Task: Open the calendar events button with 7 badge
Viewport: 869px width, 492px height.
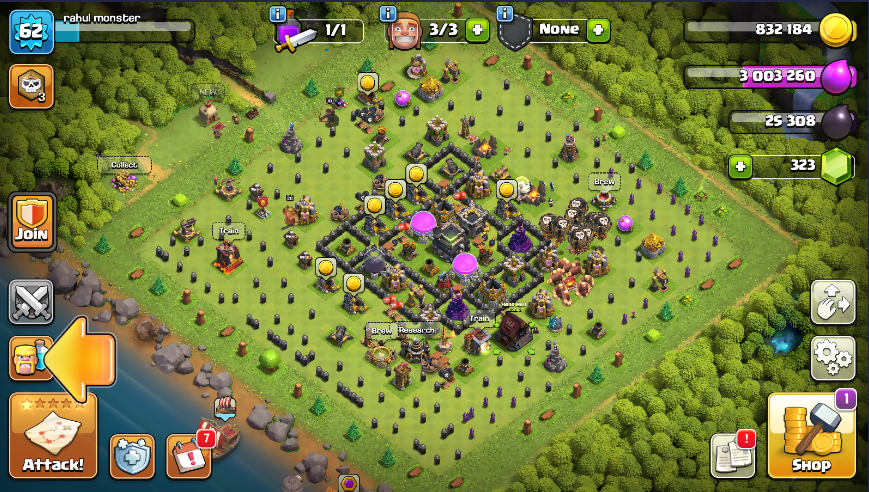Action: [188, 456]
